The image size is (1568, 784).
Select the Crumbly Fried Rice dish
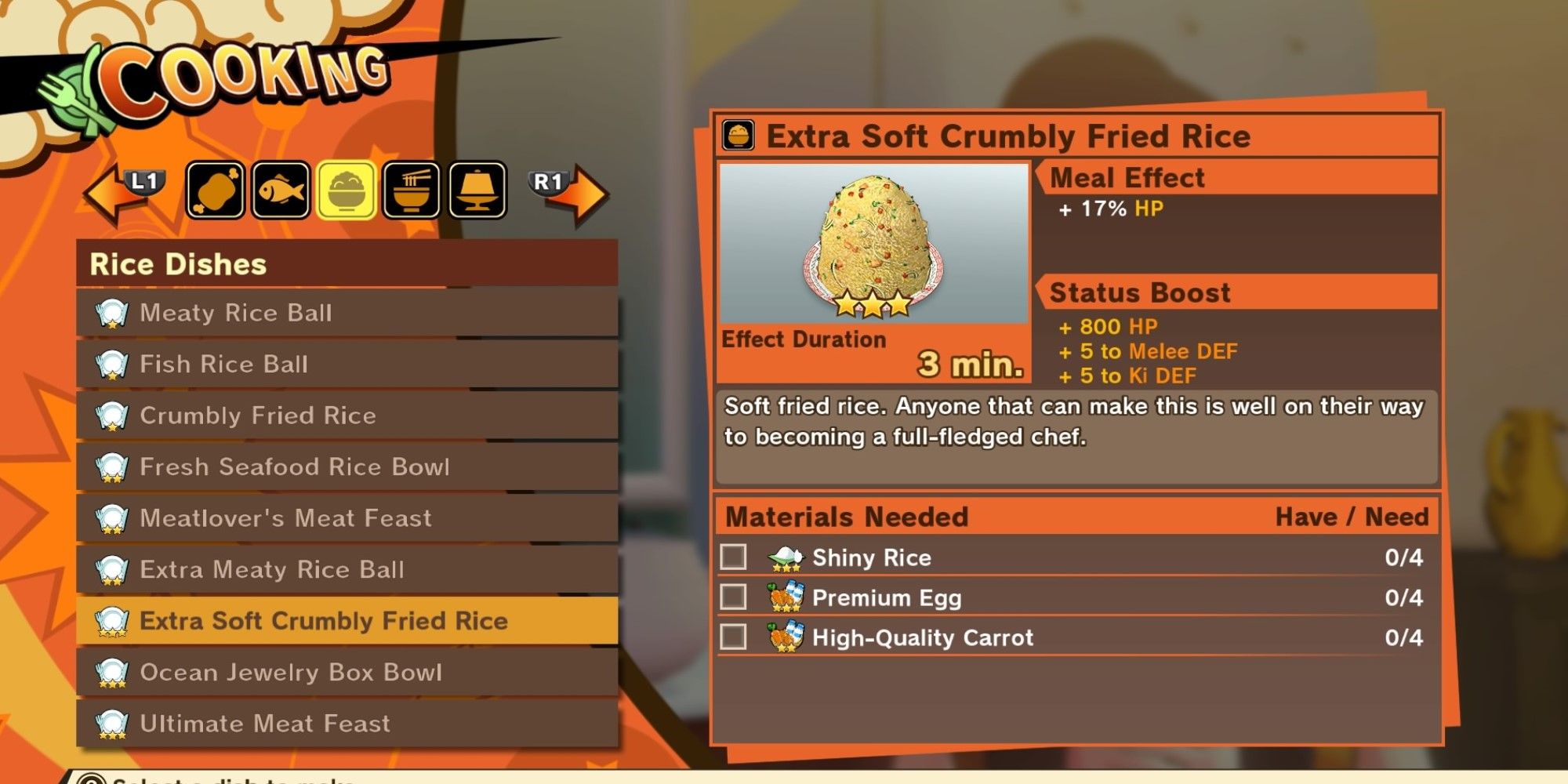[x=347, y=416]
